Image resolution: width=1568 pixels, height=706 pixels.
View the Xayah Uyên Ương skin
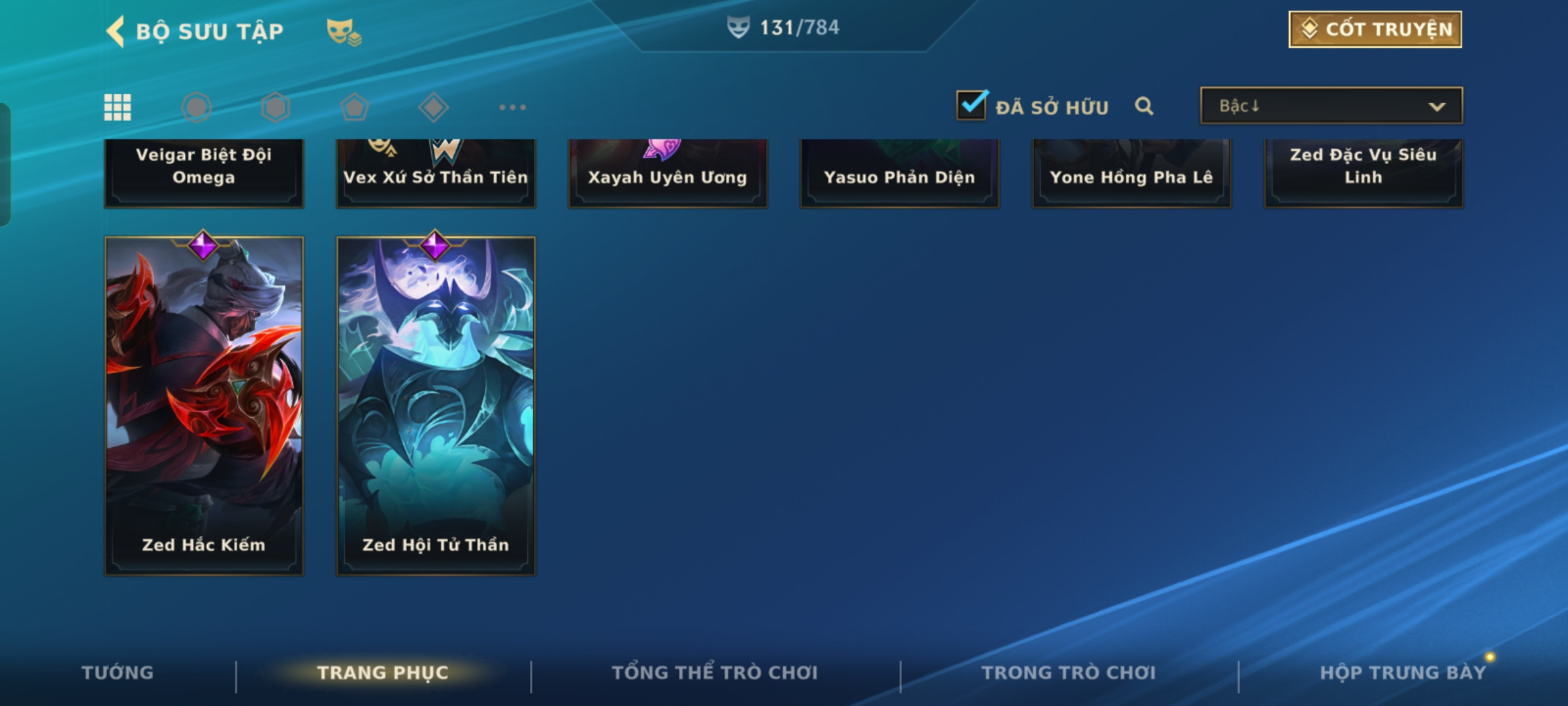667,174
